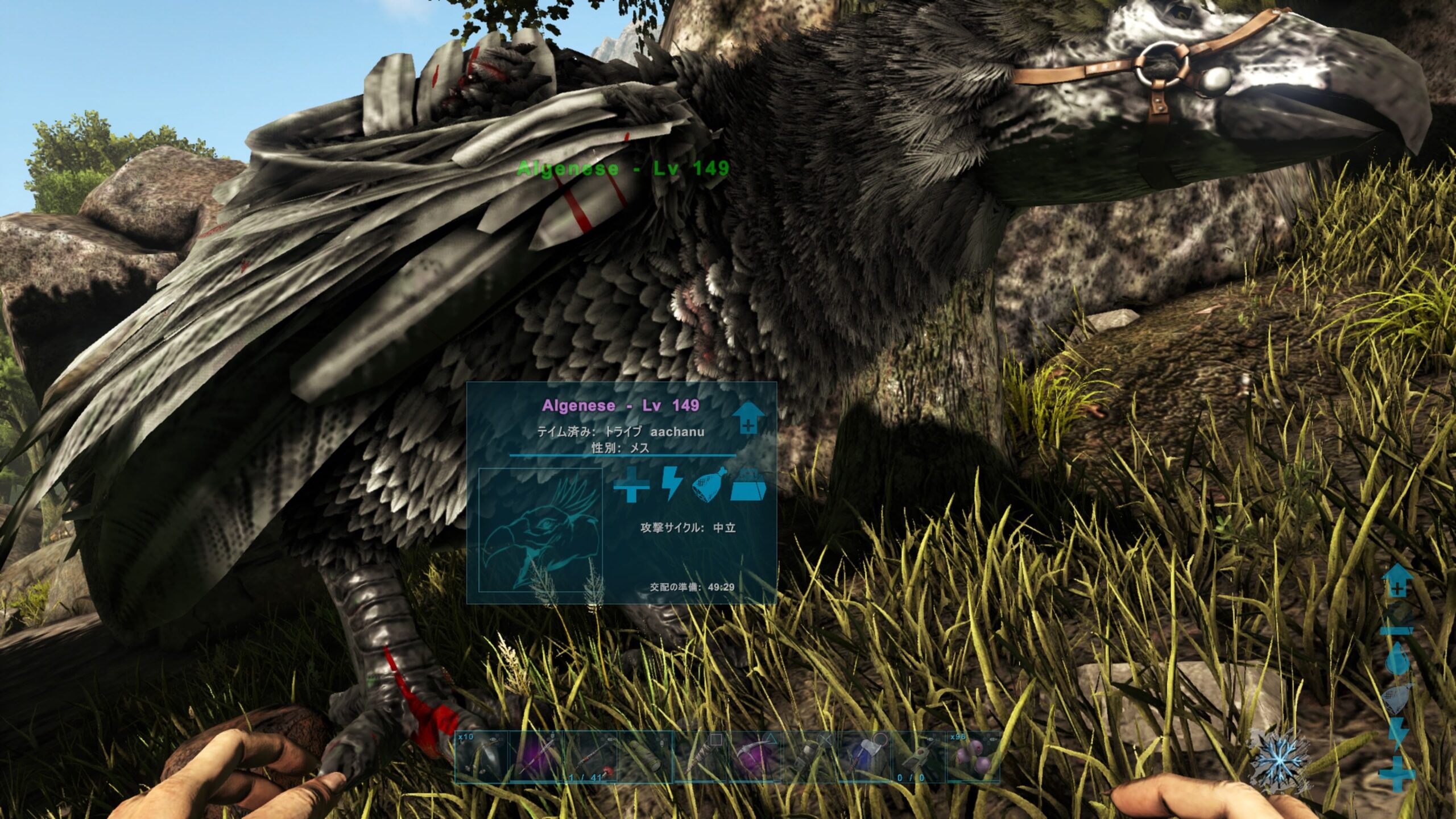Click the Argentavis portrait in the Algenese panel
The image size is (1456, 819).
click(x=540, y=529)
